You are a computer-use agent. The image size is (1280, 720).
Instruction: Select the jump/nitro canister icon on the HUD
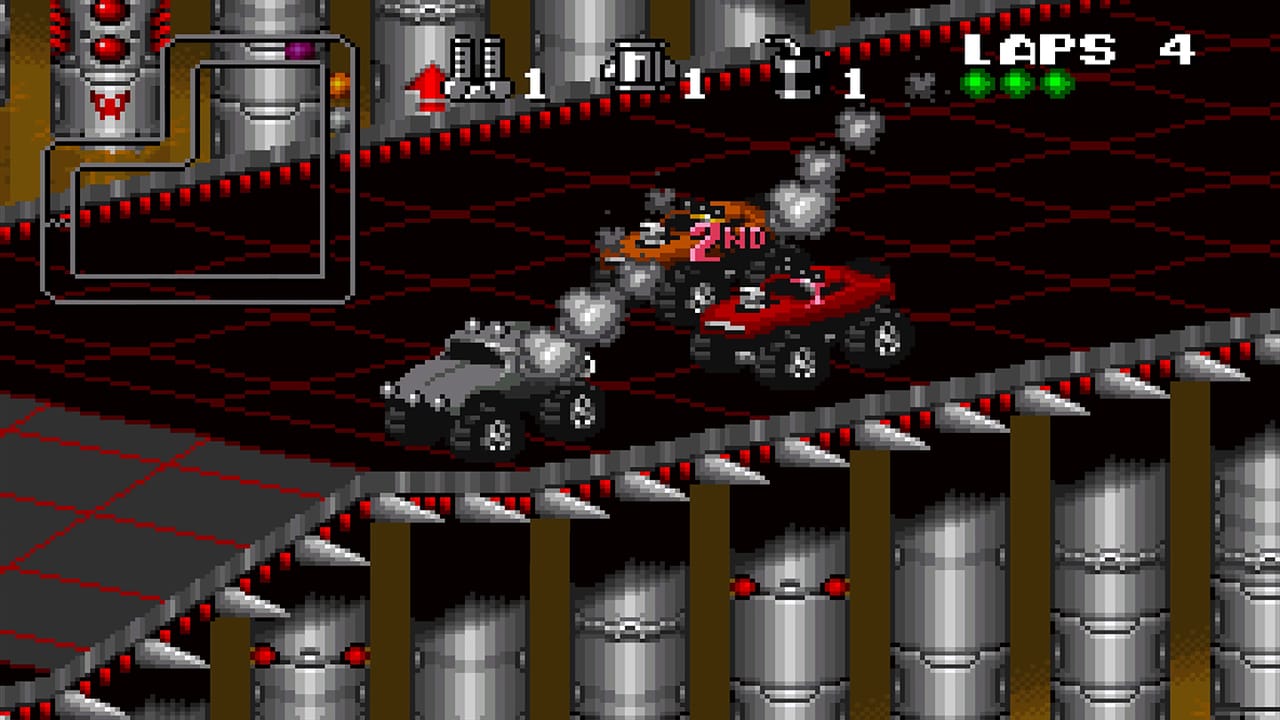tap(793, 66)
